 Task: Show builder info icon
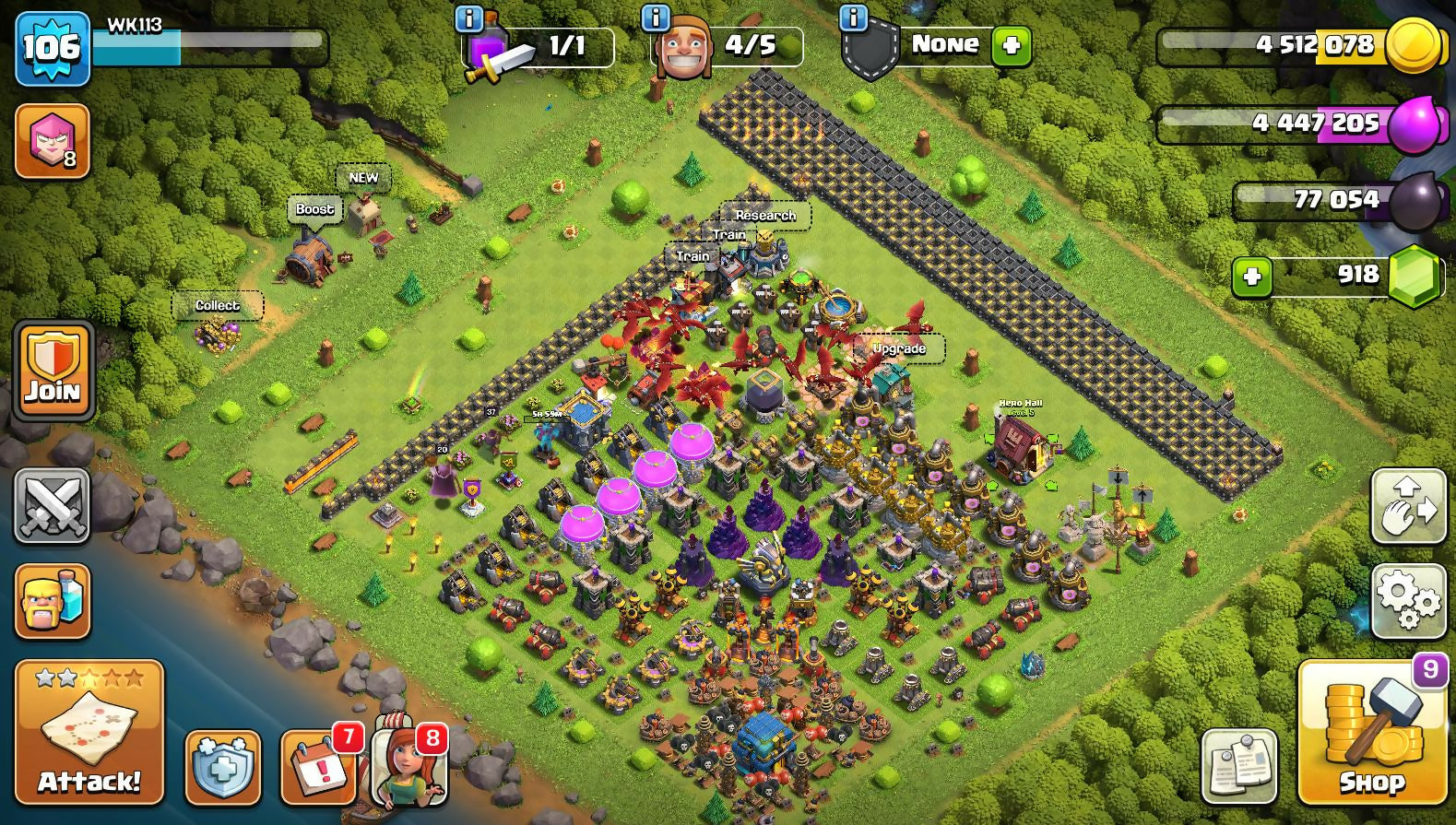pos(655,18)
